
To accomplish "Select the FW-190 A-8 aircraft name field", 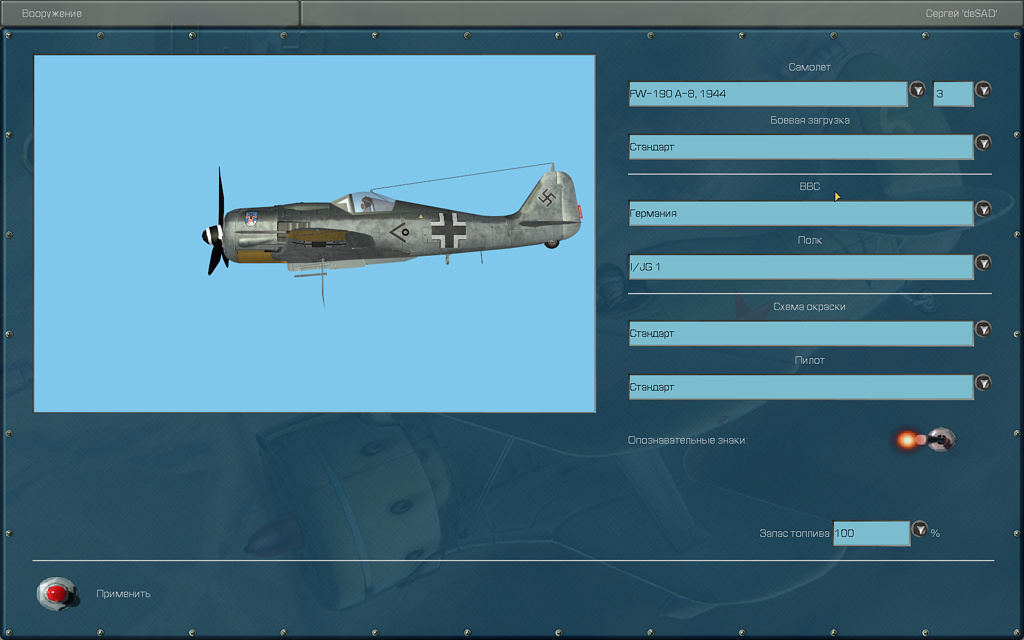I will (x=767, y=94).
